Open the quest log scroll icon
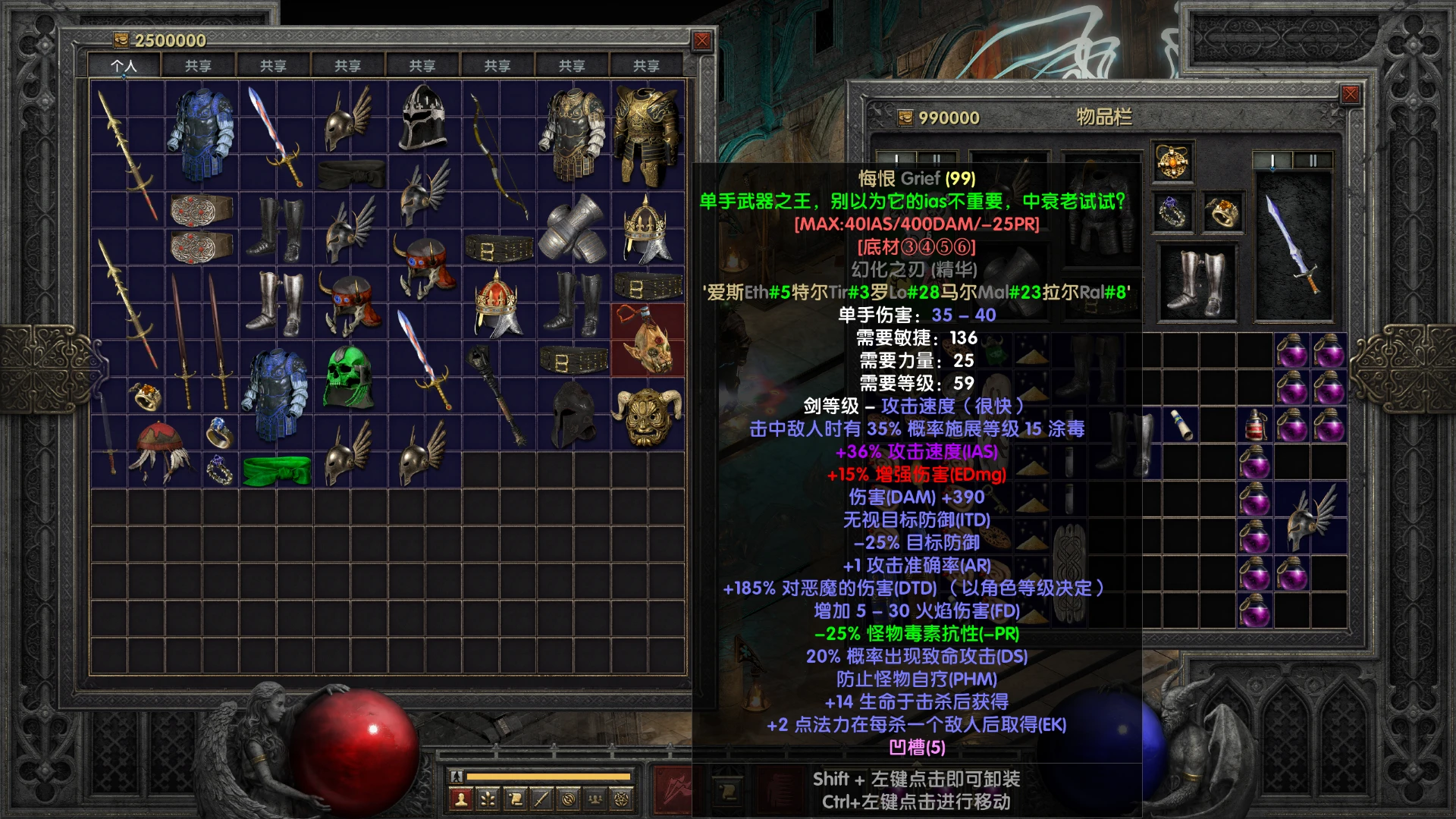 [515, 800]
